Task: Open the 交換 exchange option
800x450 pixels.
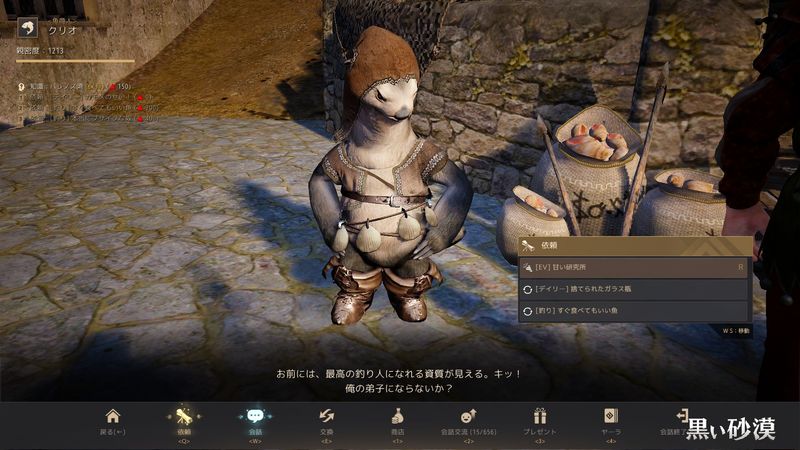Action: [326, 421]
